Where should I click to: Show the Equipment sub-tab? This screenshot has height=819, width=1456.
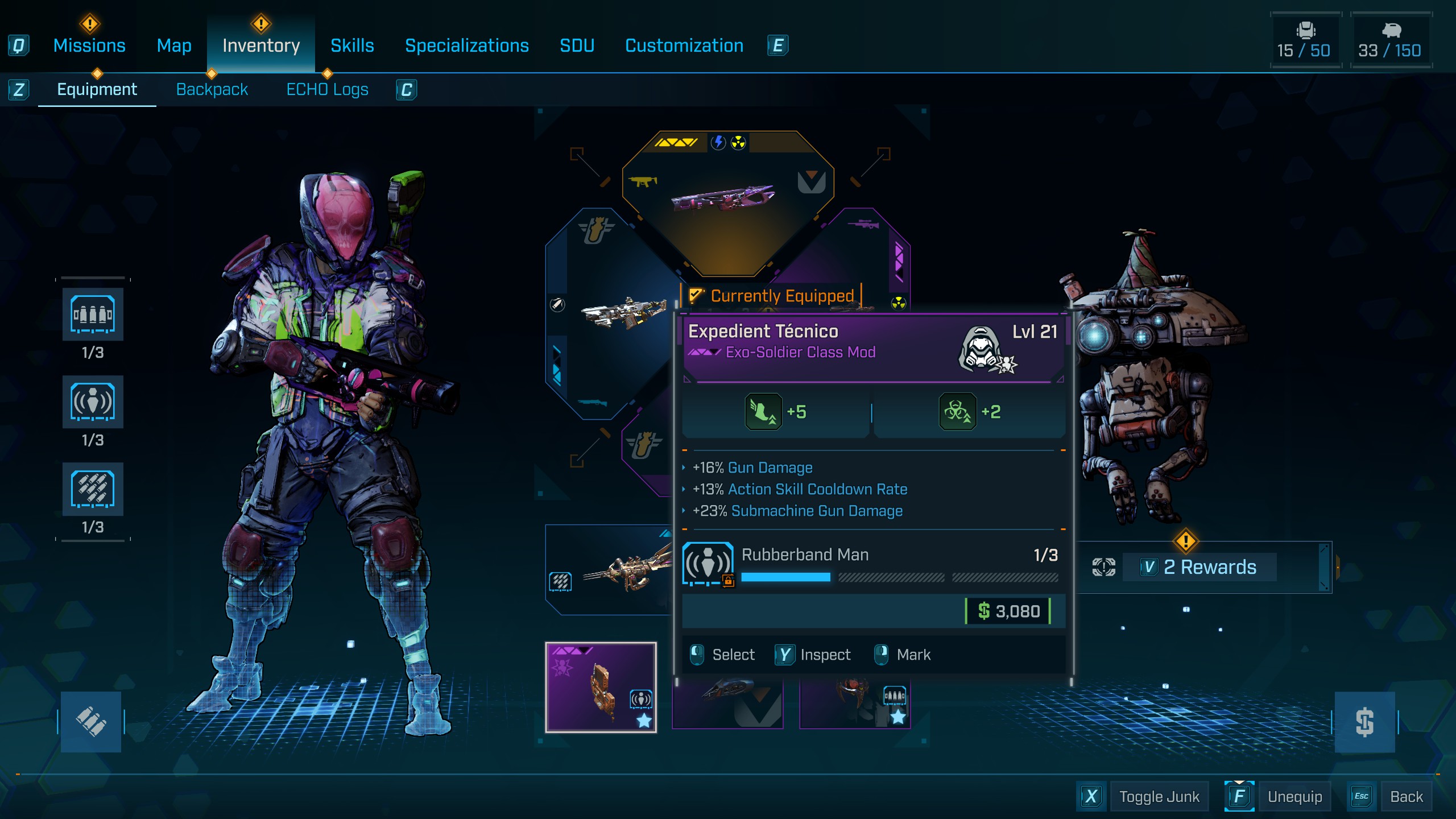97,89
